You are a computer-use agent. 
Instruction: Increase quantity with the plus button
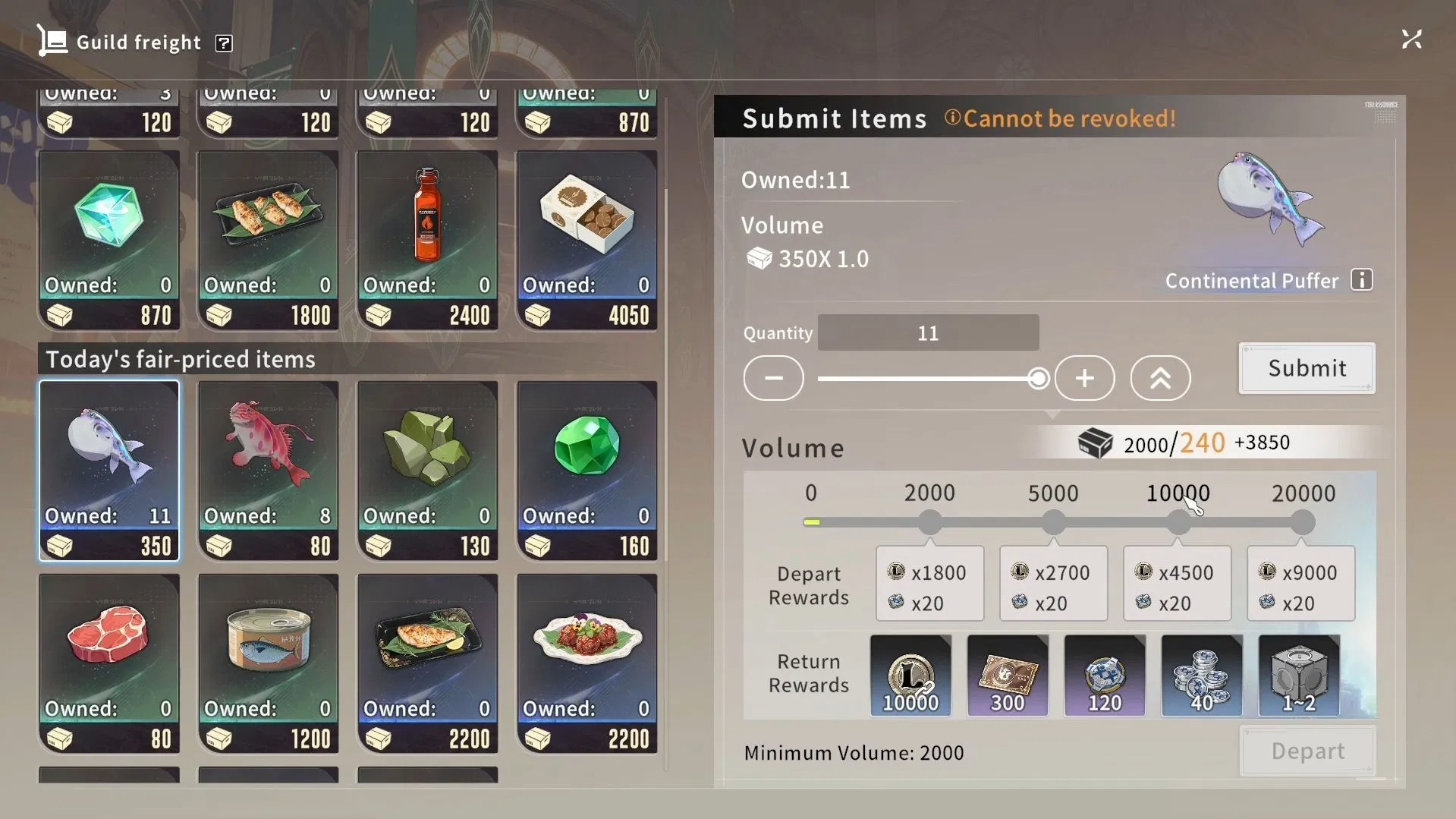(x=1084, y=378)
